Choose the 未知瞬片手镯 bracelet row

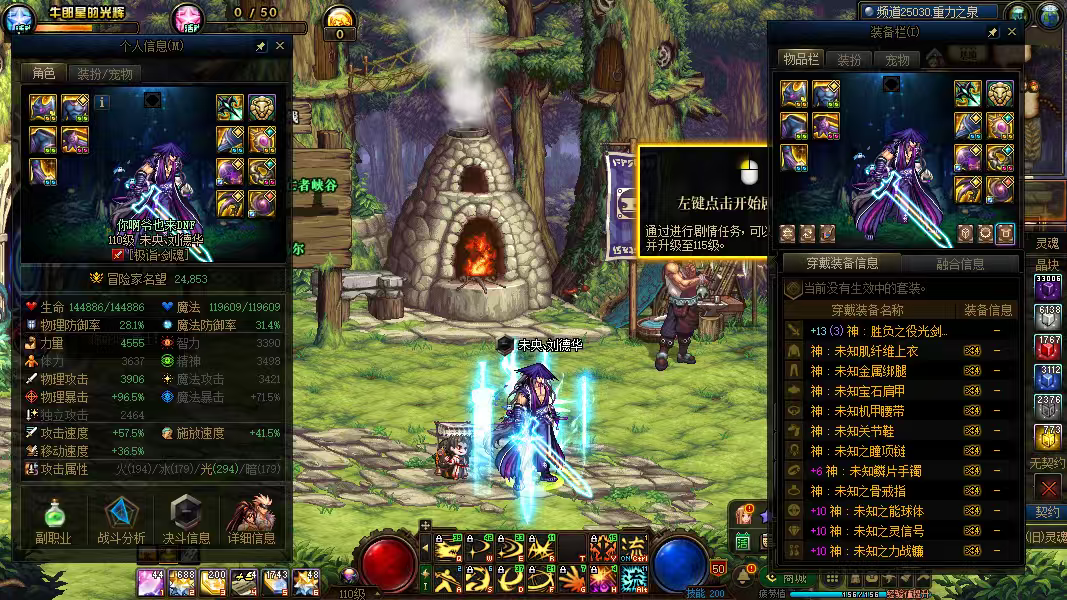[x=880, y=471]
